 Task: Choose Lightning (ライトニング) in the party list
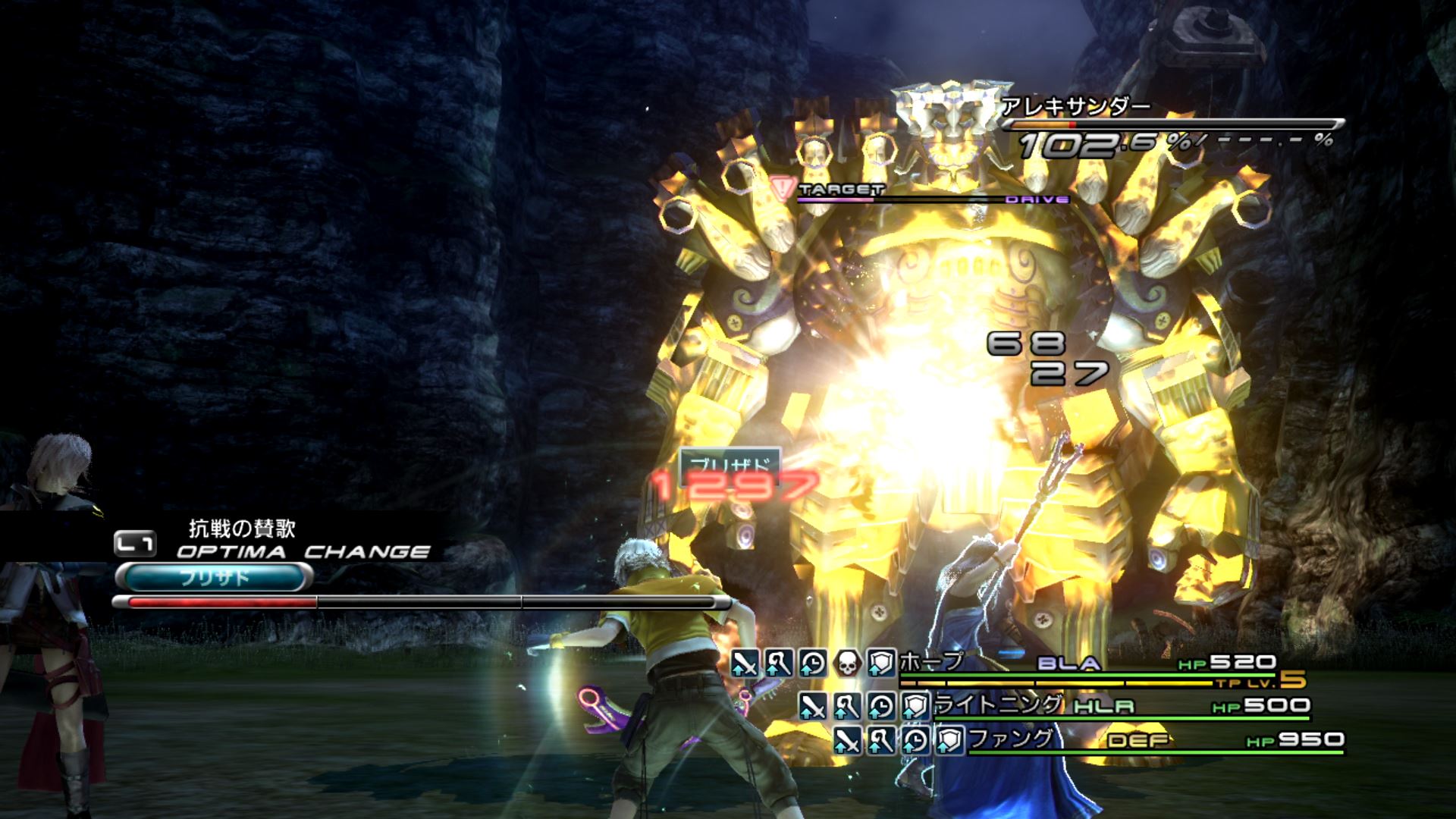pos(996,705)
